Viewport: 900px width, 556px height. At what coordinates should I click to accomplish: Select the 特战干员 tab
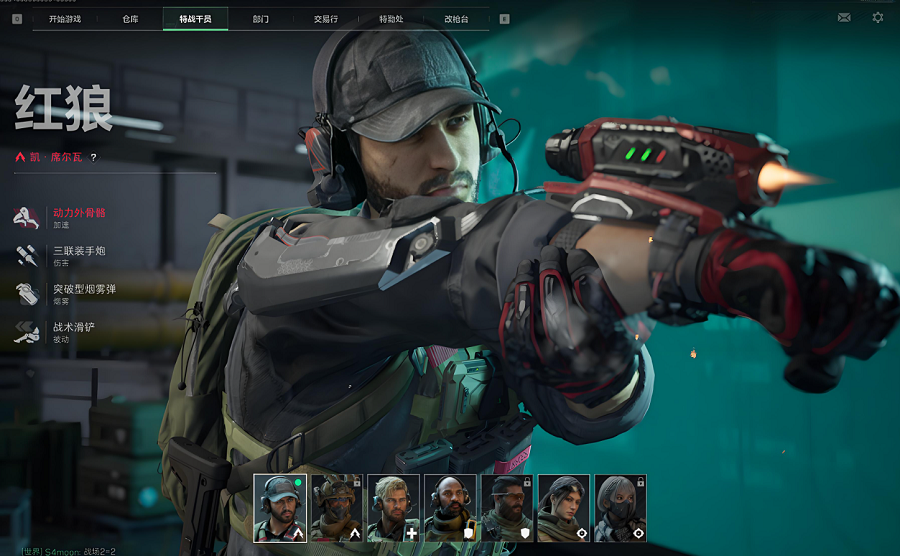[195, 18]
